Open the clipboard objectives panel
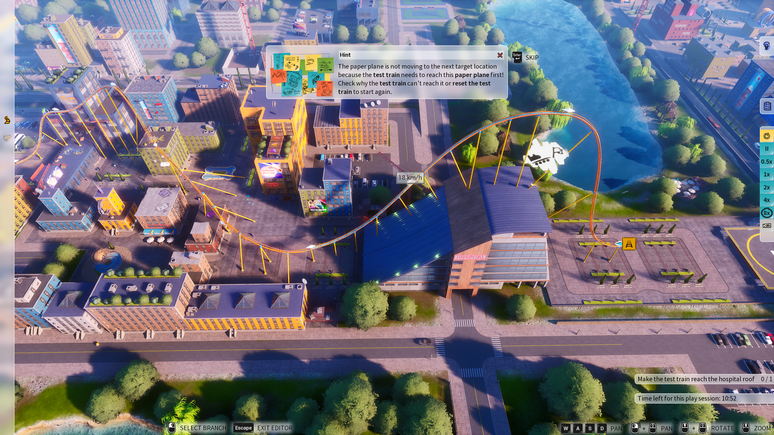The width and height of the screenshot is (774, 435). (767, 106)
